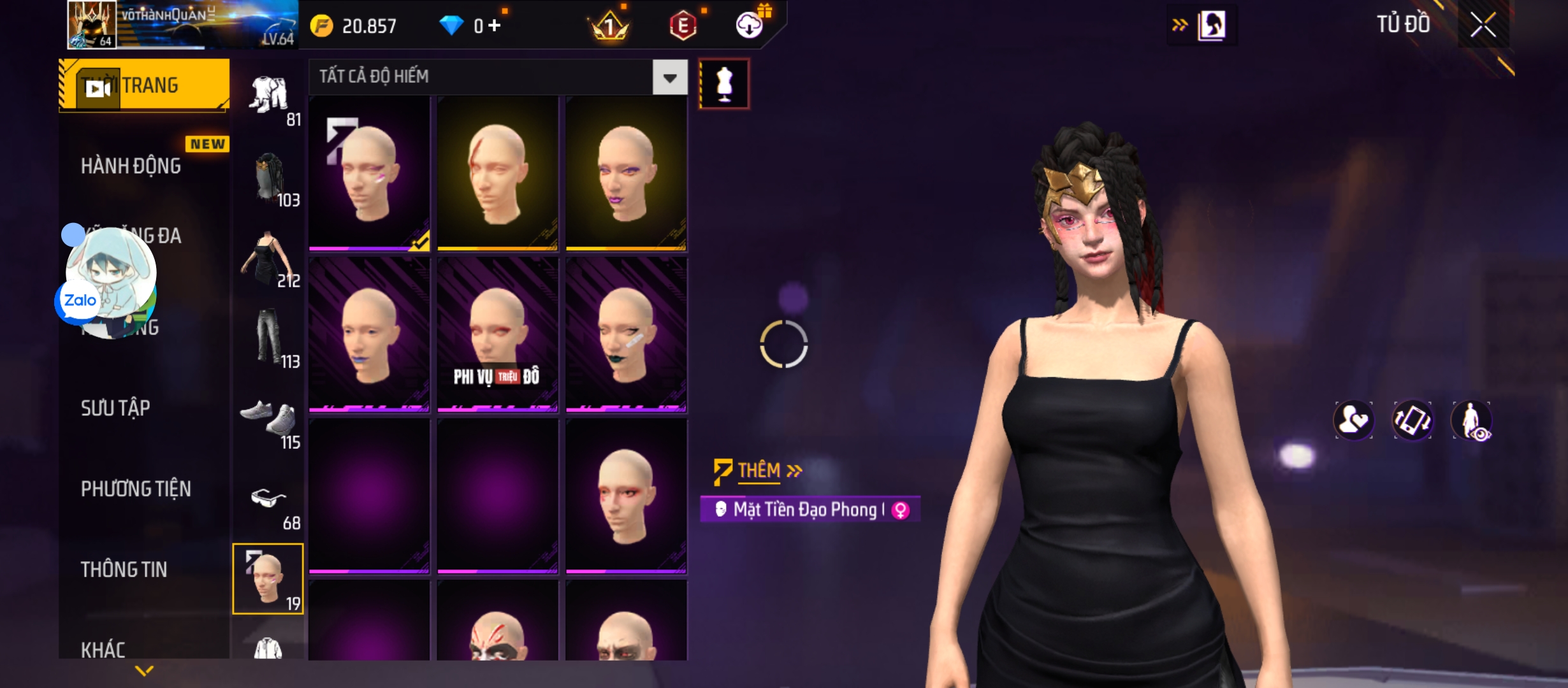Click the Thêm link
Image resolution: width=1568 pixels, height=688 pixels.
tap(759, 471)
